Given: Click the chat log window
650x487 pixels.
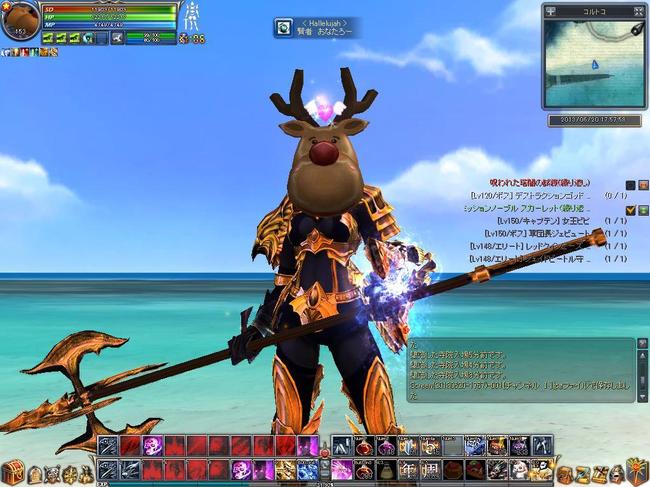Looking at the screenshot, I should pyautogui.click(x=520, y=370).
